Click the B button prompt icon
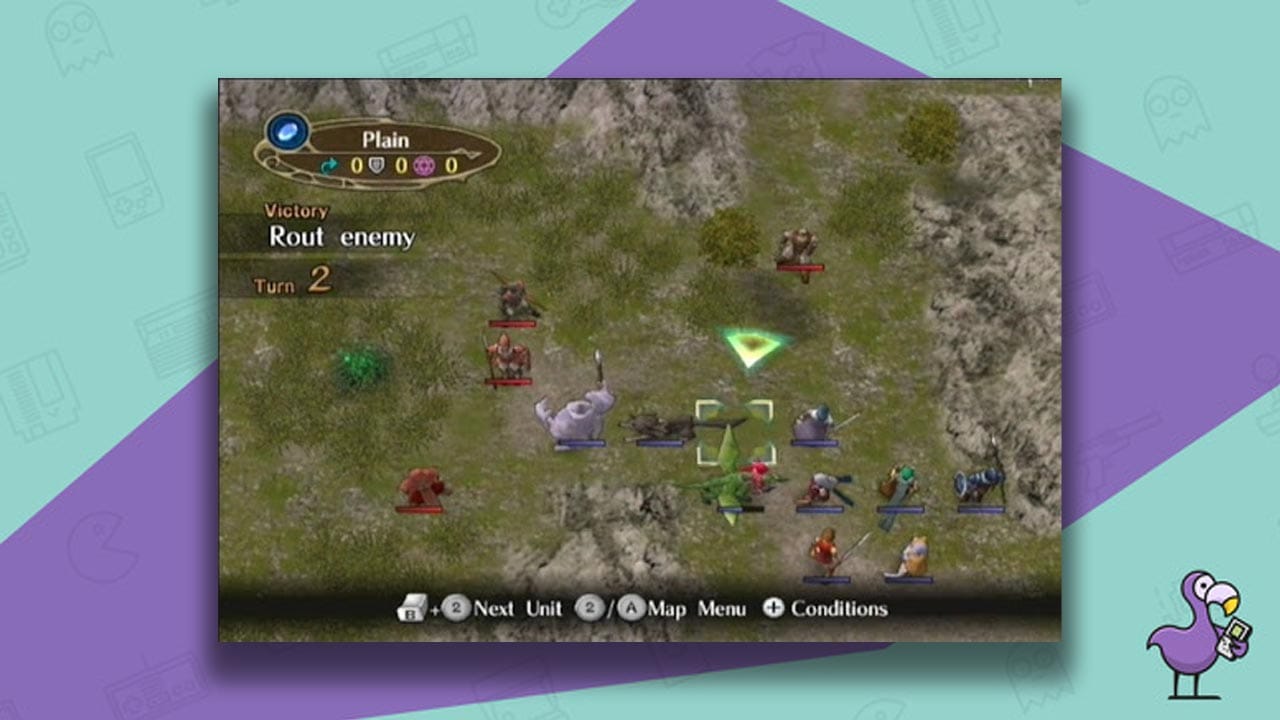1280x720 pixels. coord(410,608)
